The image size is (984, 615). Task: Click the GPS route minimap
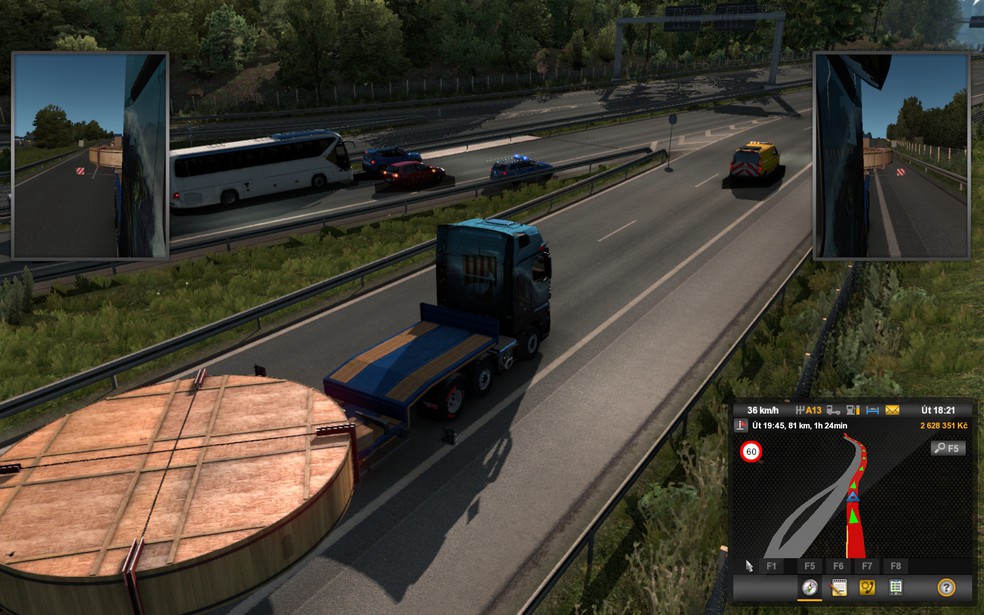pos(852,500)
